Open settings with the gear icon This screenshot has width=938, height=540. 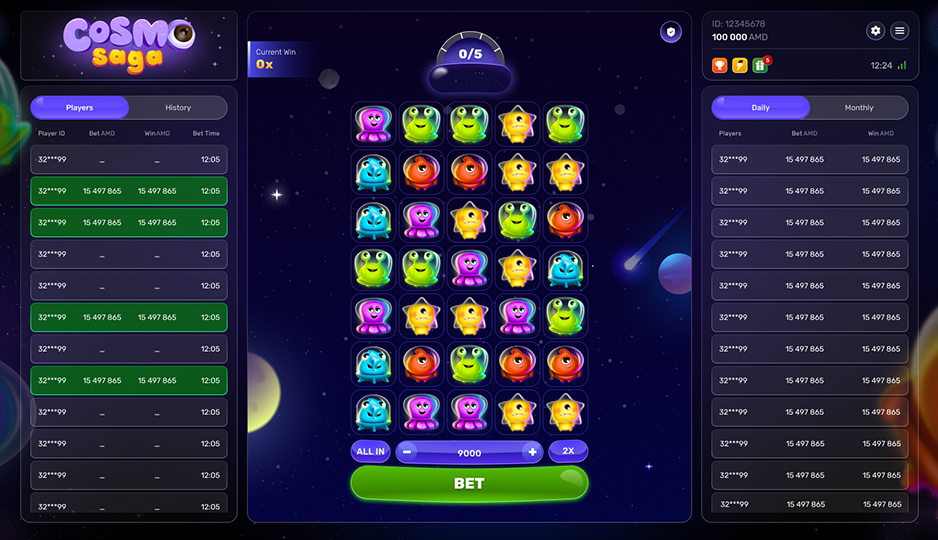coord(876,31)
